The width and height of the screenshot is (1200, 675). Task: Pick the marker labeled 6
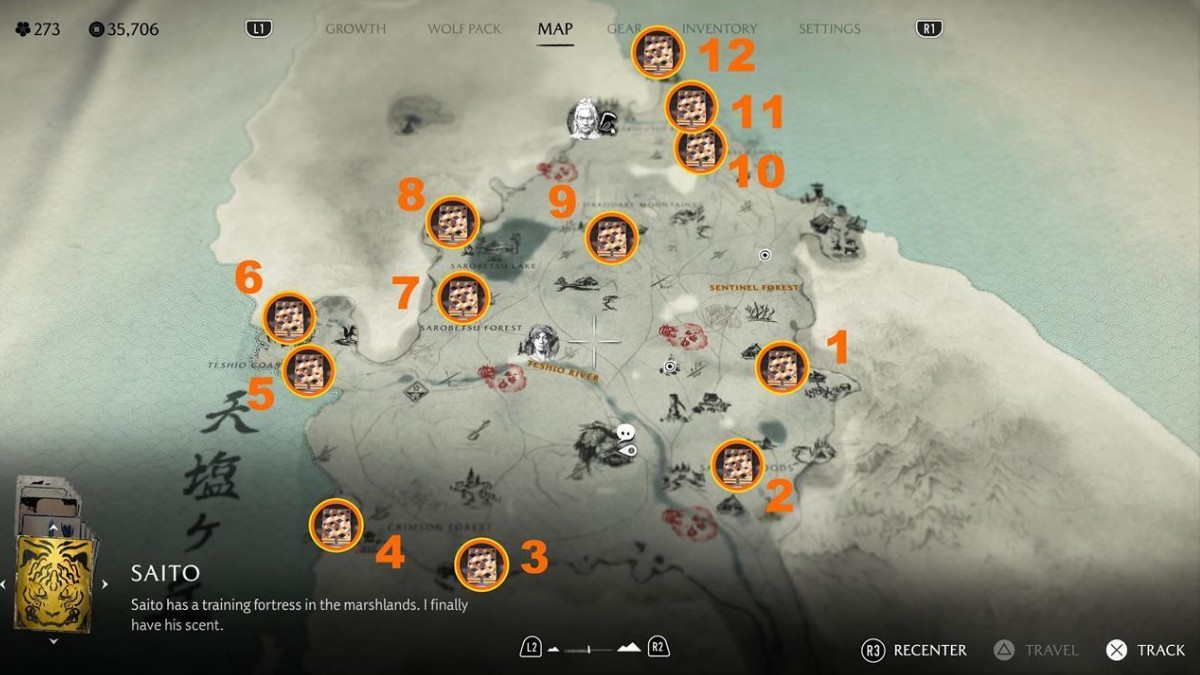pos(289,319)
